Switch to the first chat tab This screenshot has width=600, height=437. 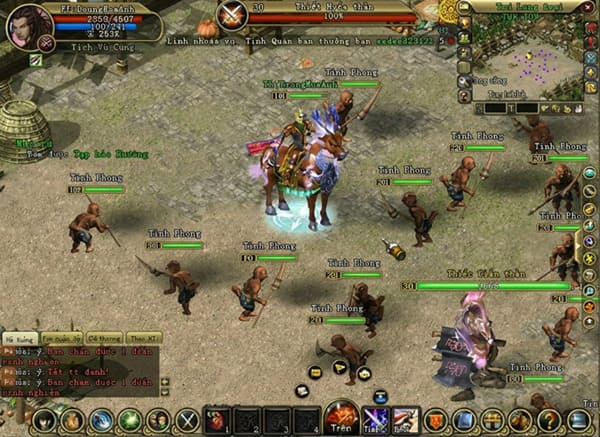click(20, 337)
